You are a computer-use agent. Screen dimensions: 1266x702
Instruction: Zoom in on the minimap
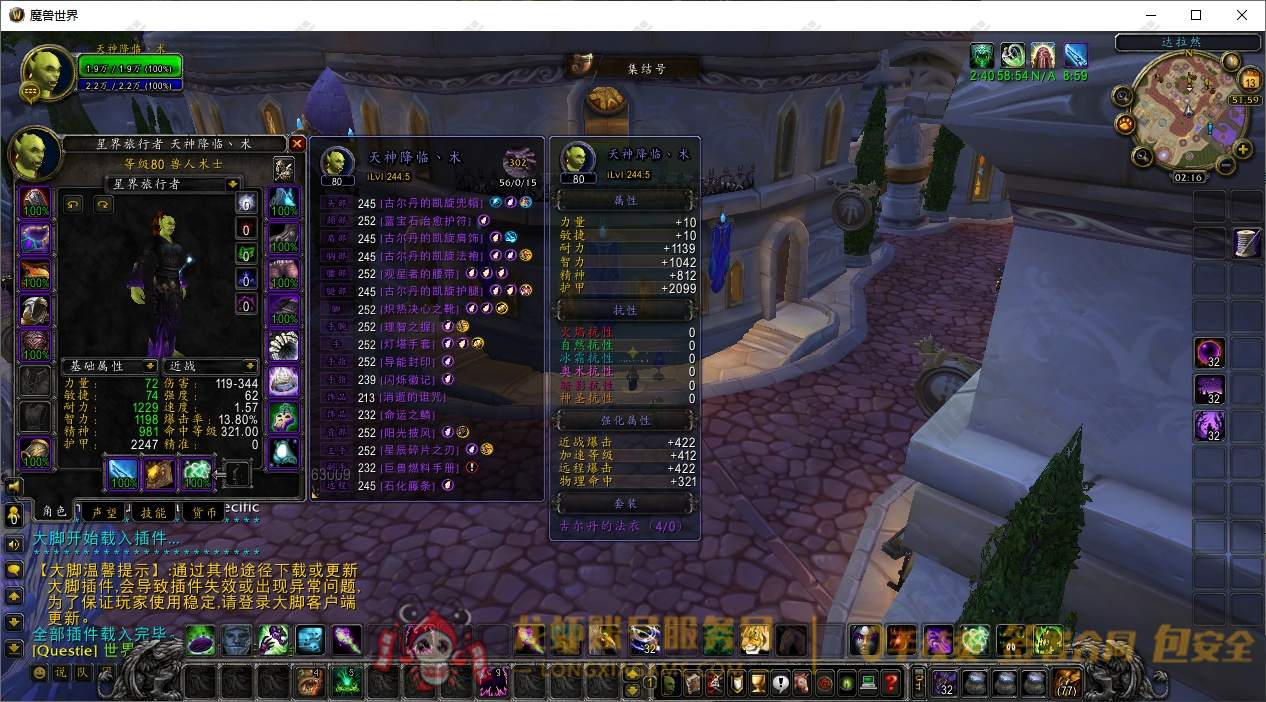(1243, 150)
